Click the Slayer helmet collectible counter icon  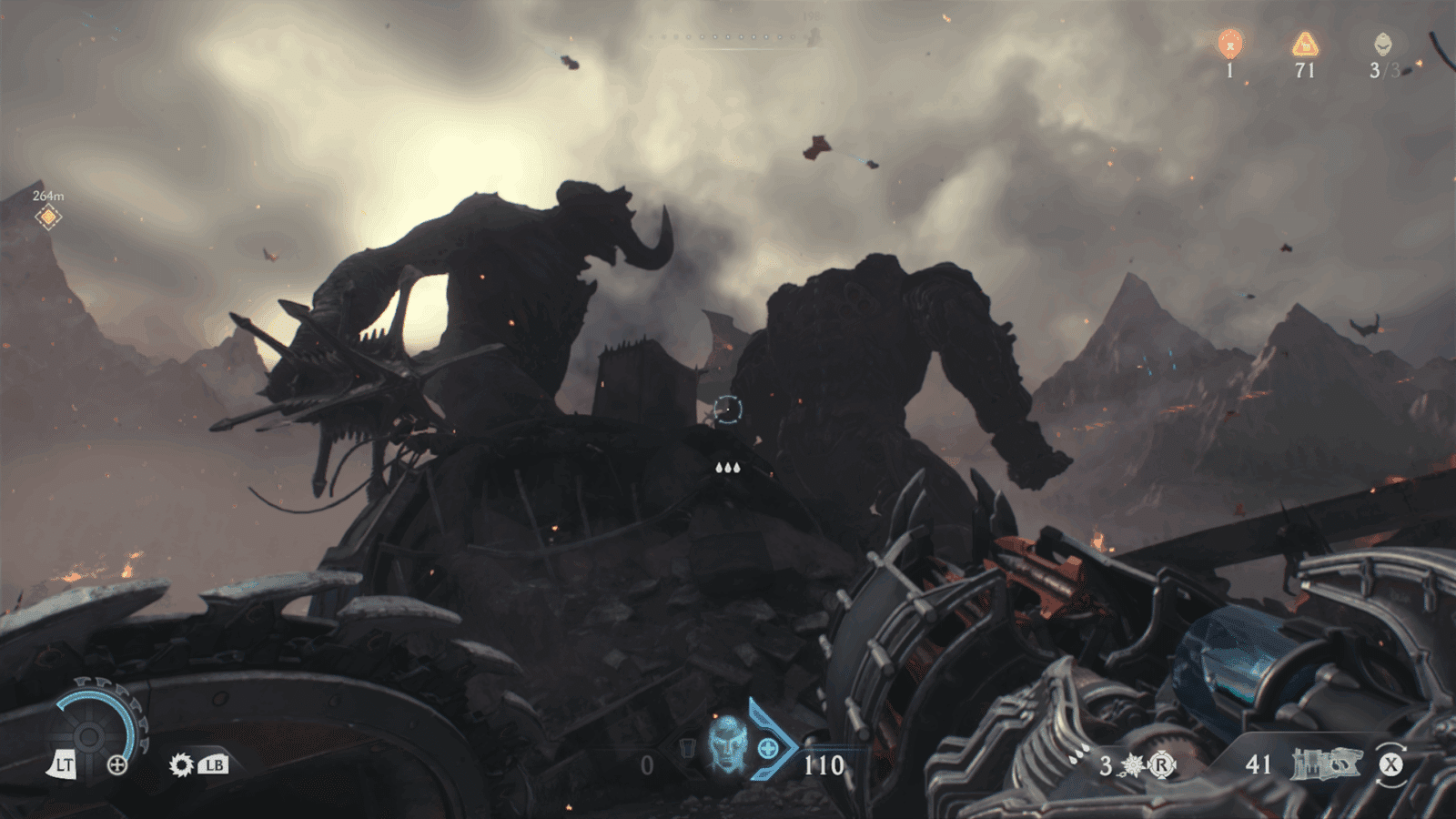tap(1382, 43)
